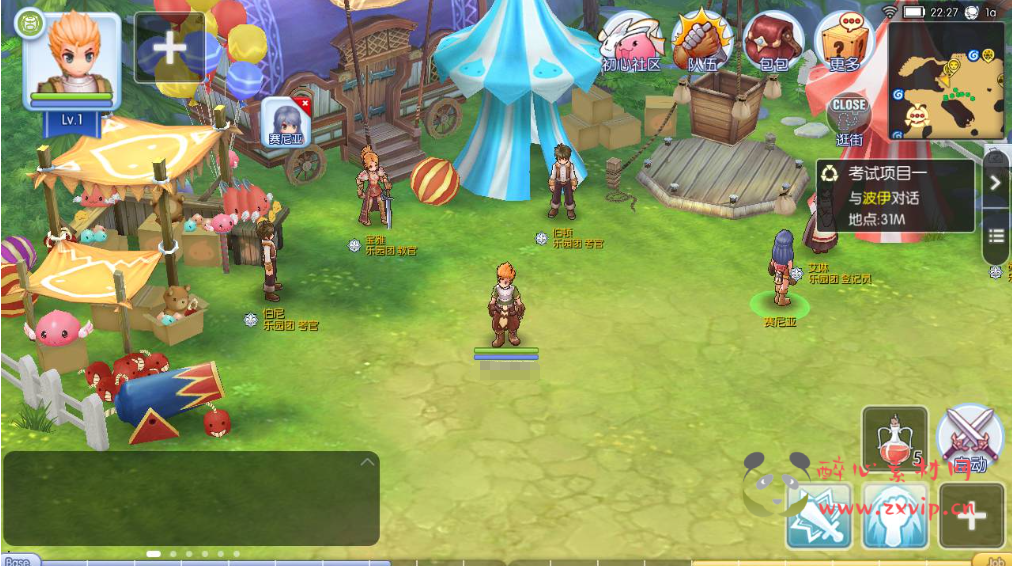This screenshot has width=1012, height=566.
Task: Open the minimap
Action: coord(946,82)
